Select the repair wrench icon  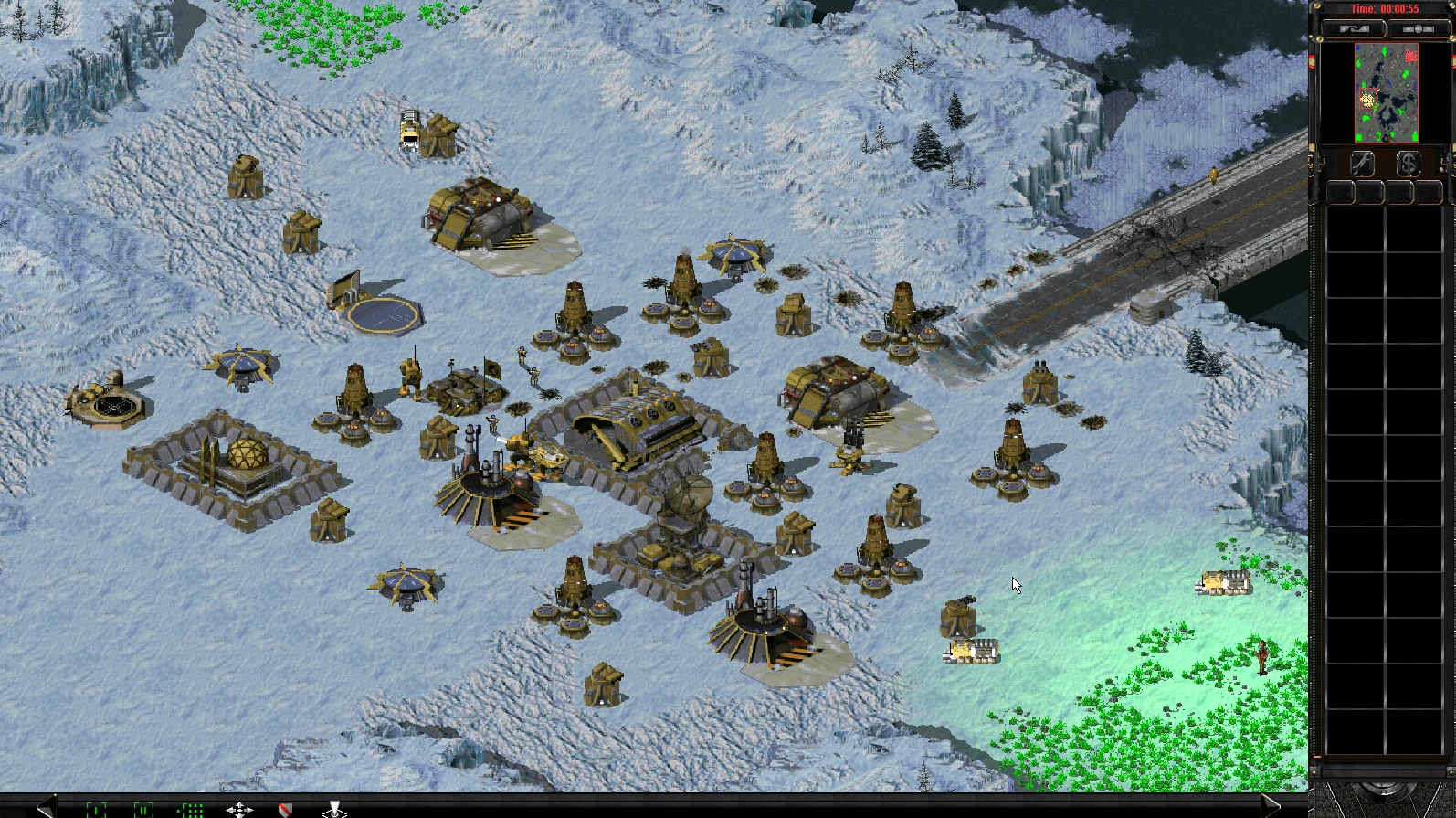click(x=1362, y=163)
